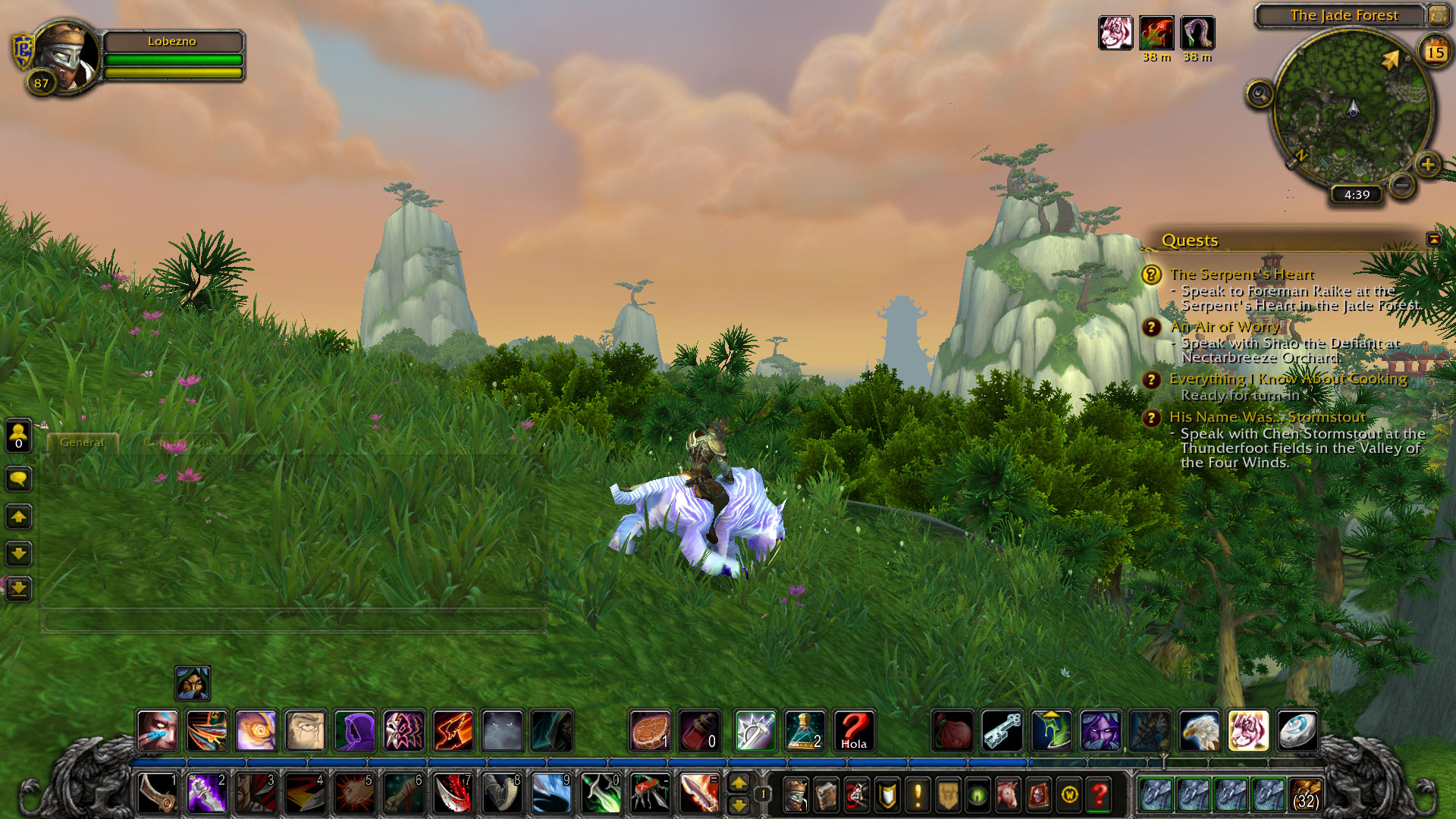Eat the meat food item in the hotbar
This screenshot has height=819, width=1456.
[x=650, y=731]
